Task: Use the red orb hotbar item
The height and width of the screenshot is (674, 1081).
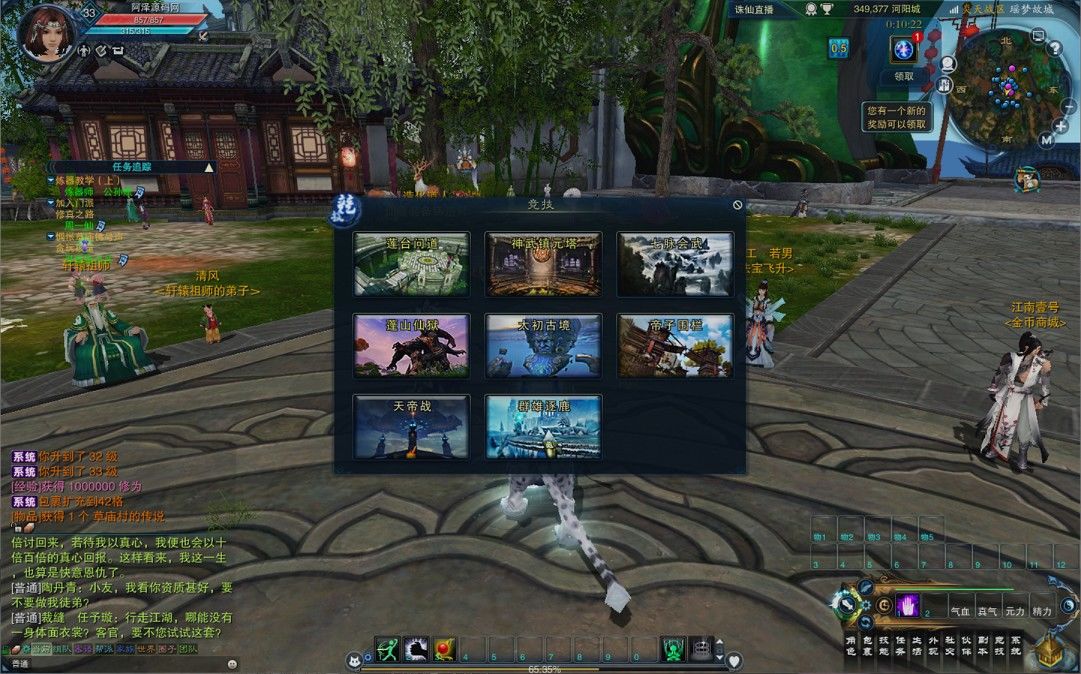Action: coord(445,650)
